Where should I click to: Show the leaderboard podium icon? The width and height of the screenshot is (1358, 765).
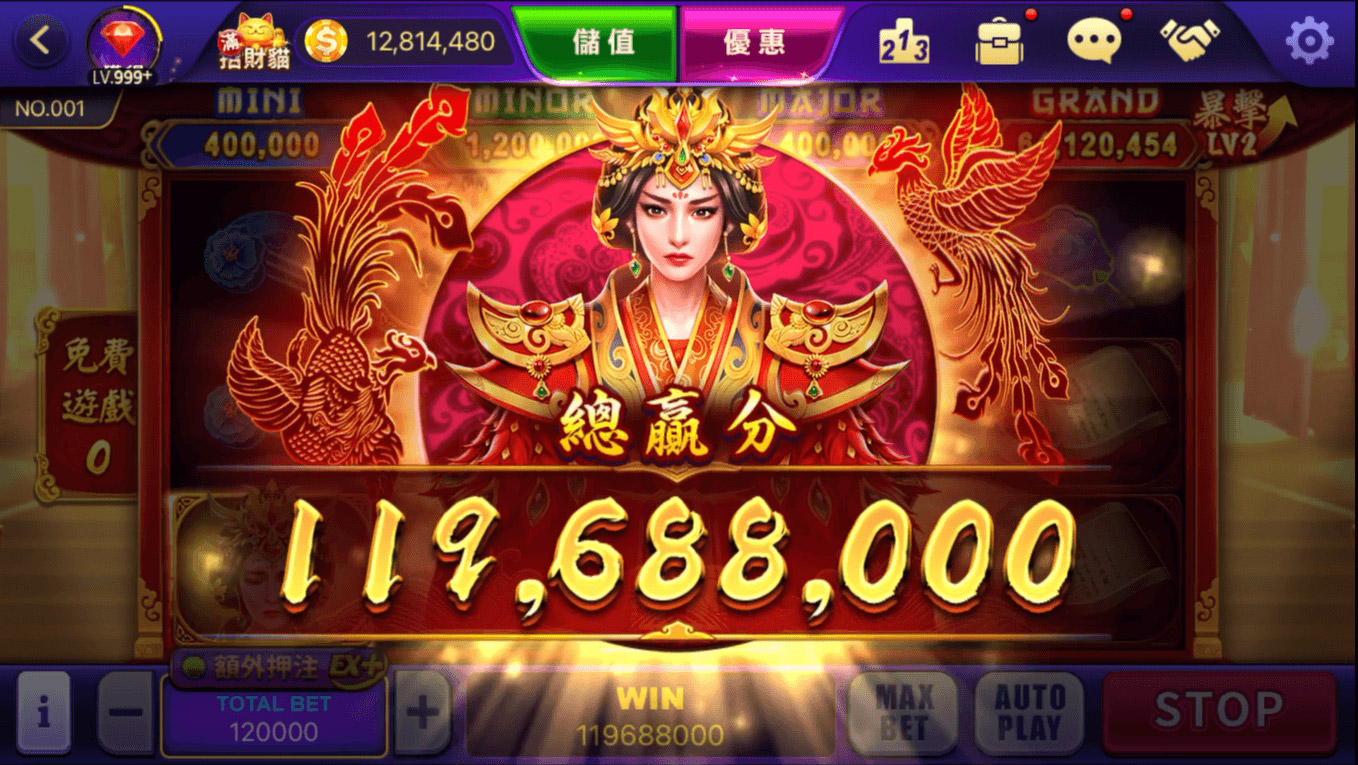[903, 42]
